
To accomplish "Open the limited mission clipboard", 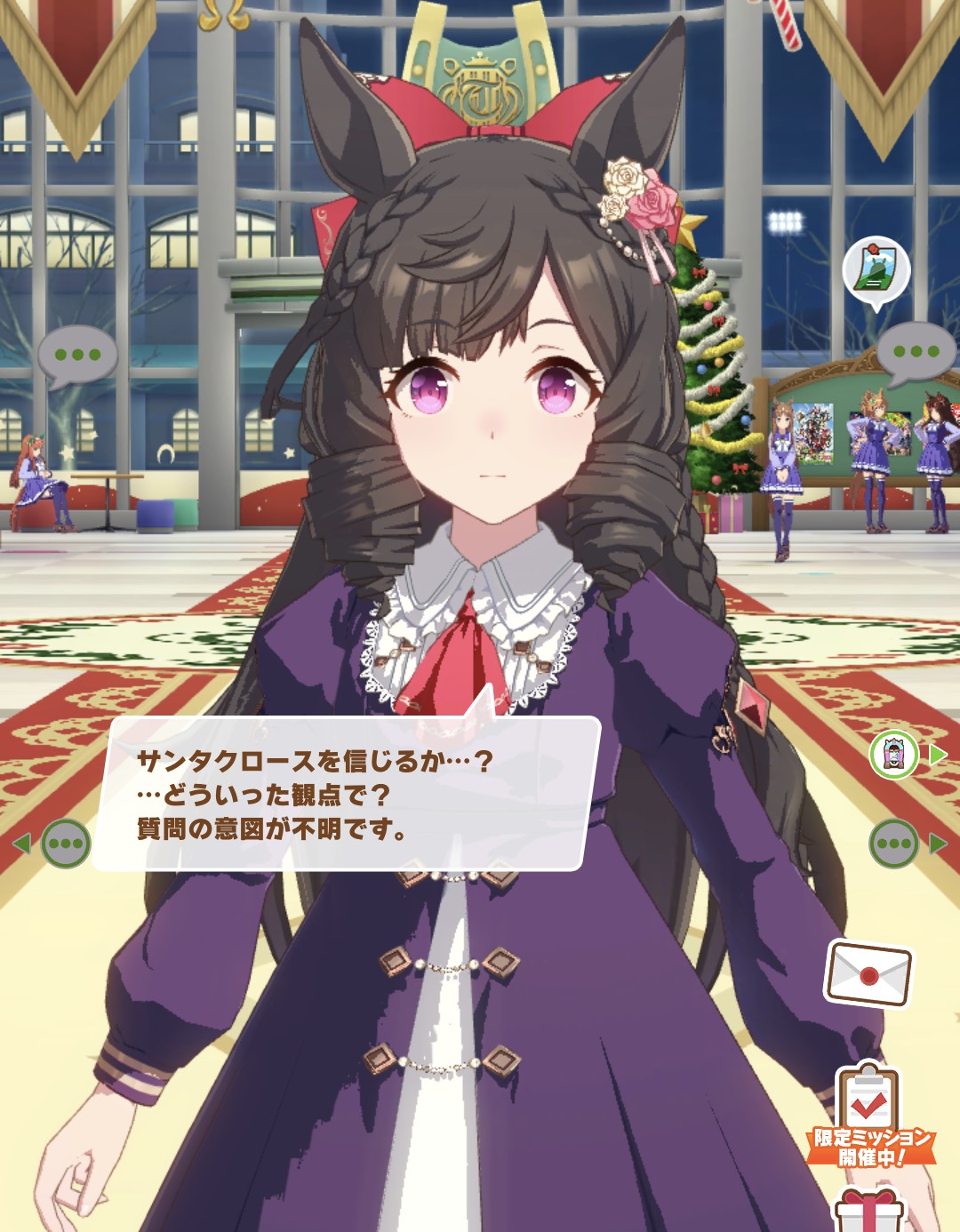I will click(x=868, y=1116).
